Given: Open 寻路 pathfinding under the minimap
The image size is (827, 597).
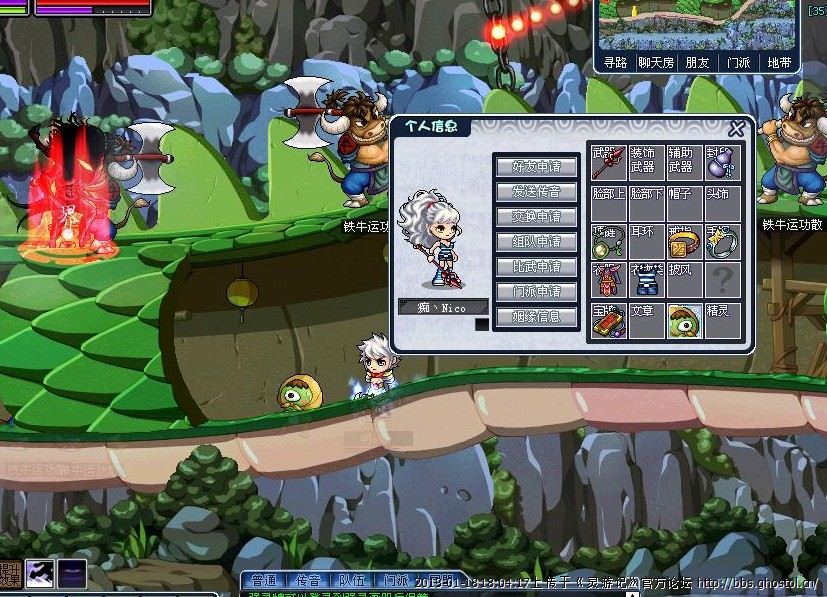Looking at the screenshot, I should [616, 63].
